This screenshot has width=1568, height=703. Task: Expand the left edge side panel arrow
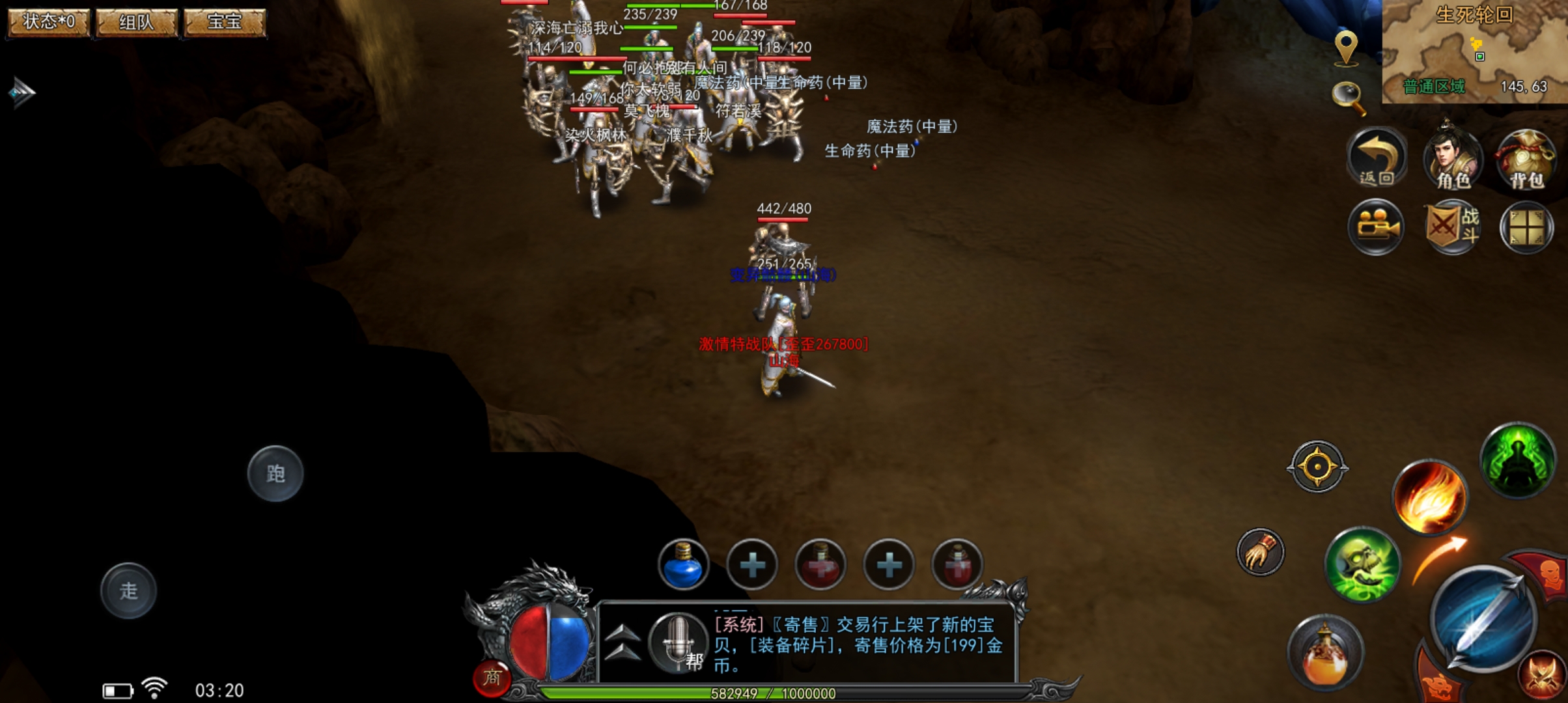coord(22,91)
